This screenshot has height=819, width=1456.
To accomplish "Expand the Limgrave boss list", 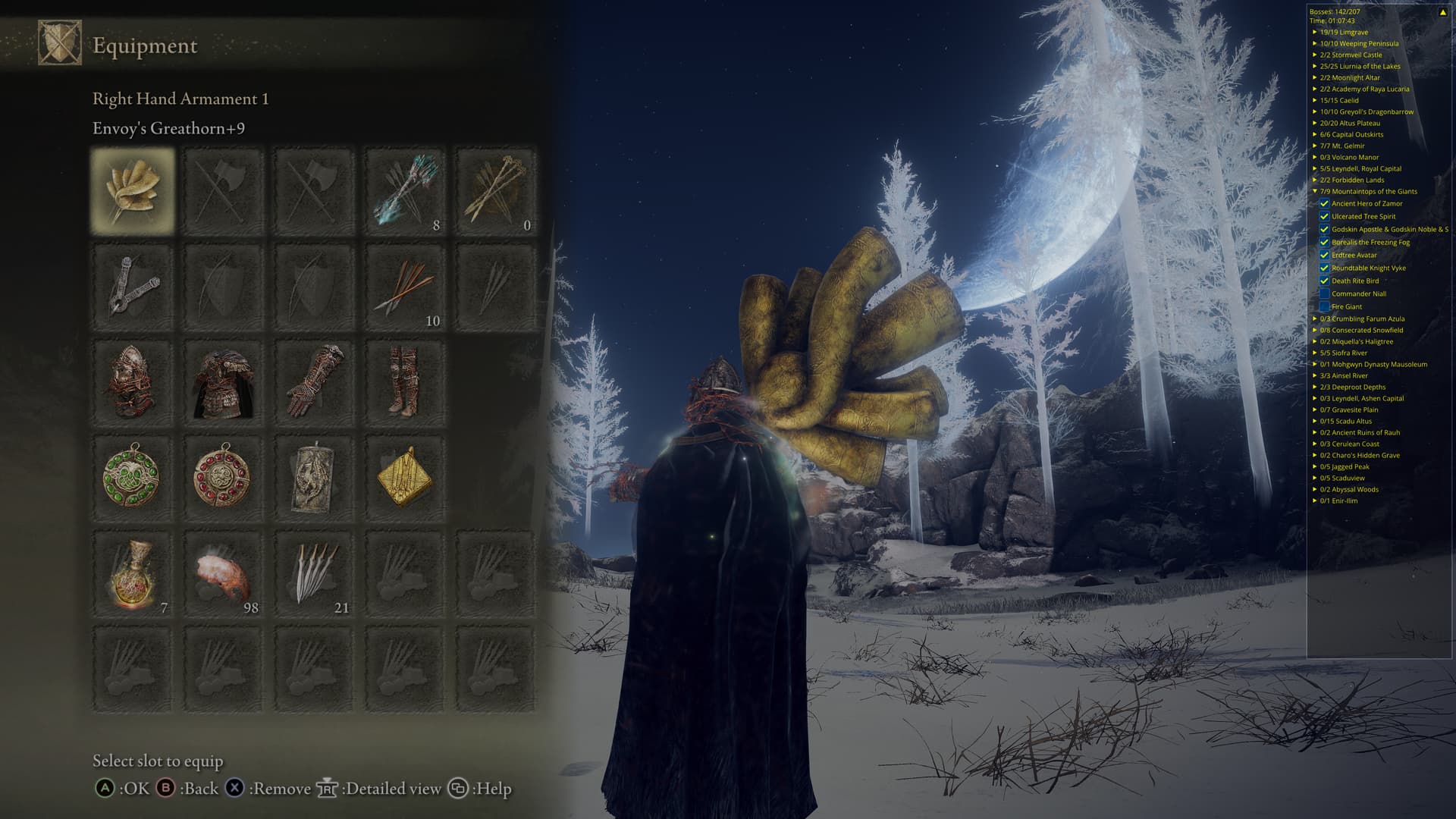I will [1315, 32].
